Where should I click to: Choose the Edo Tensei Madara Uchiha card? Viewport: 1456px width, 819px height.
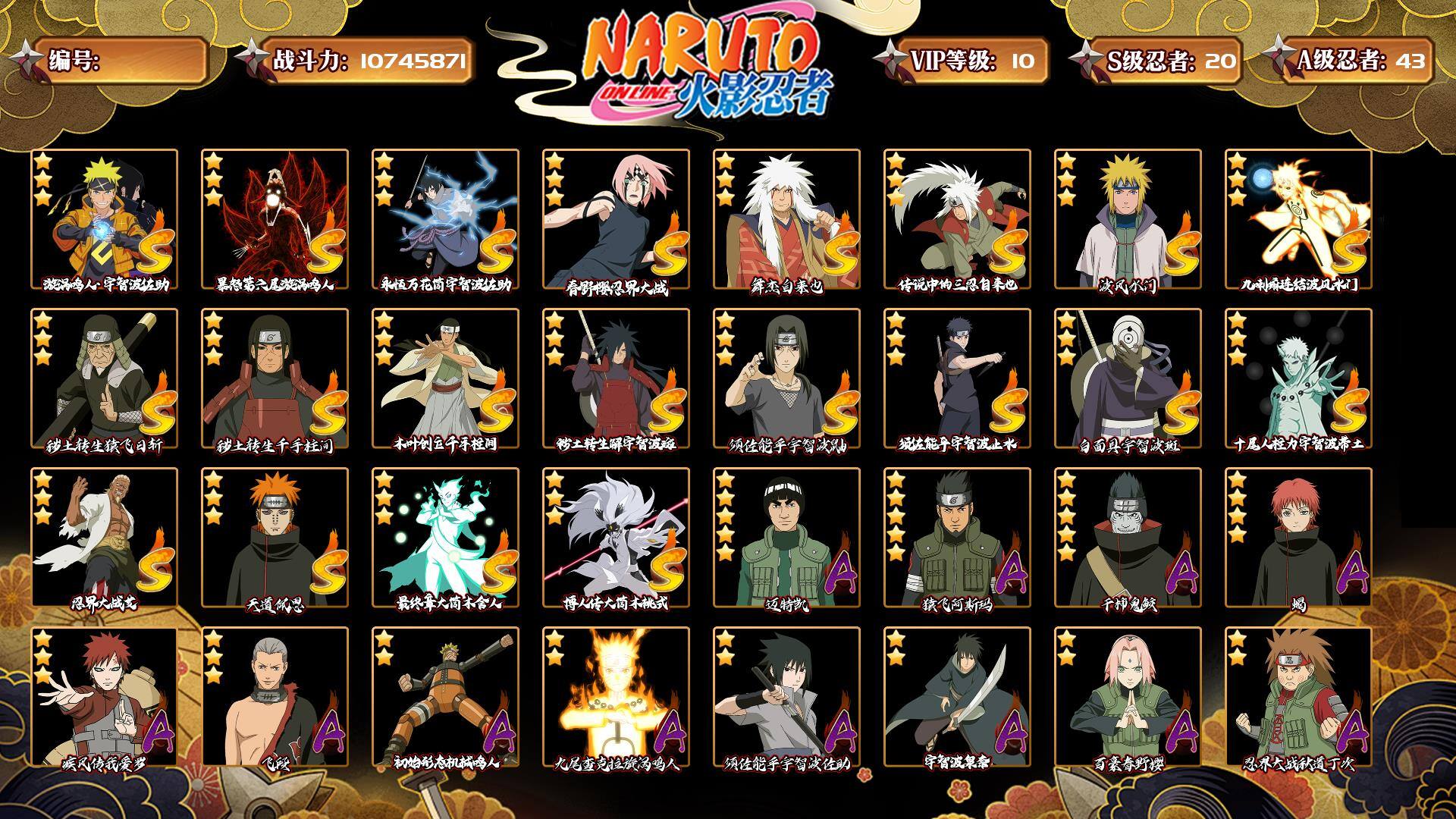[616, 378]
